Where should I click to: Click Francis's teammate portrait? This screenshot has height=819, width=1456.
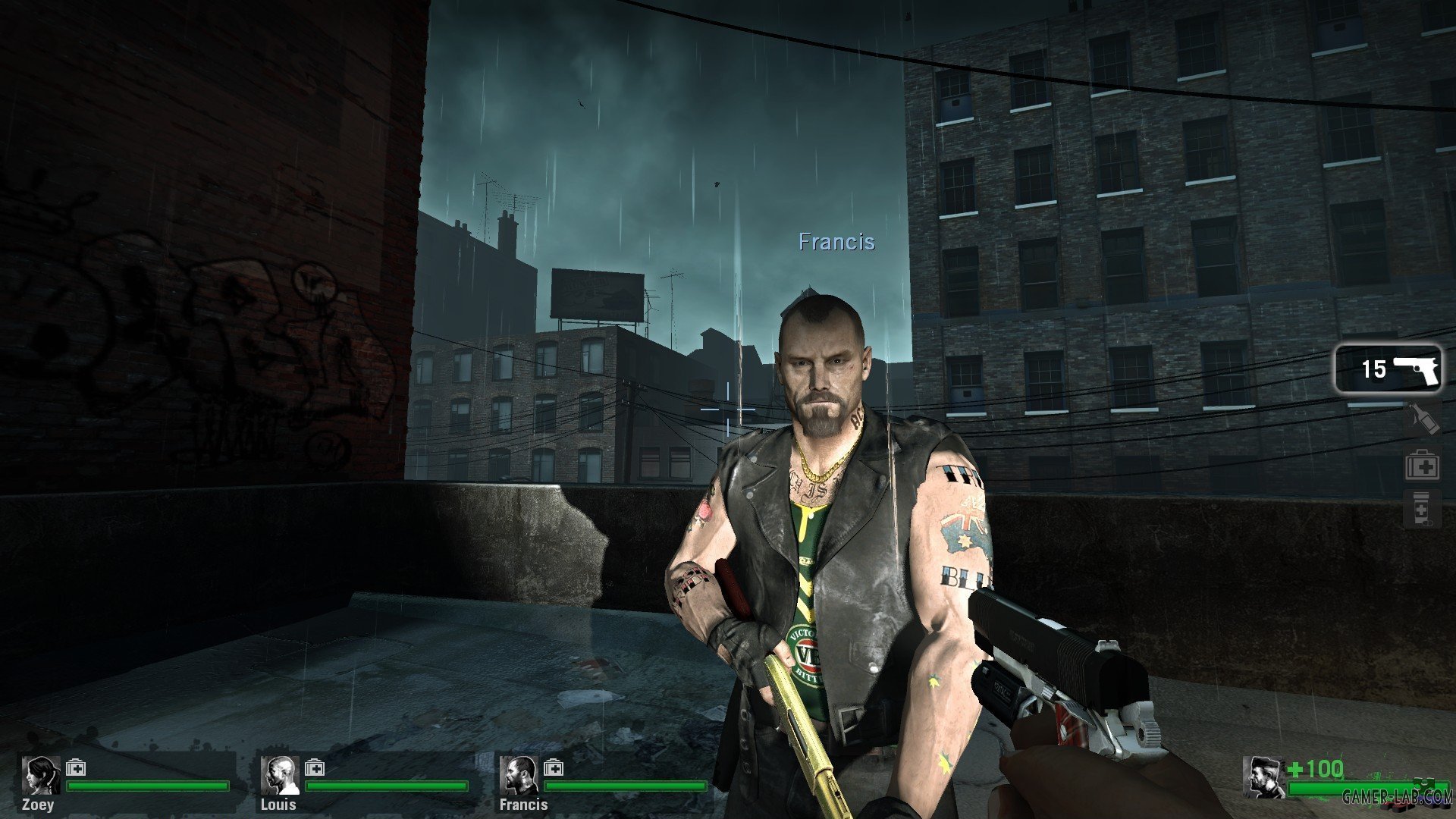click(x=519, y=775)
